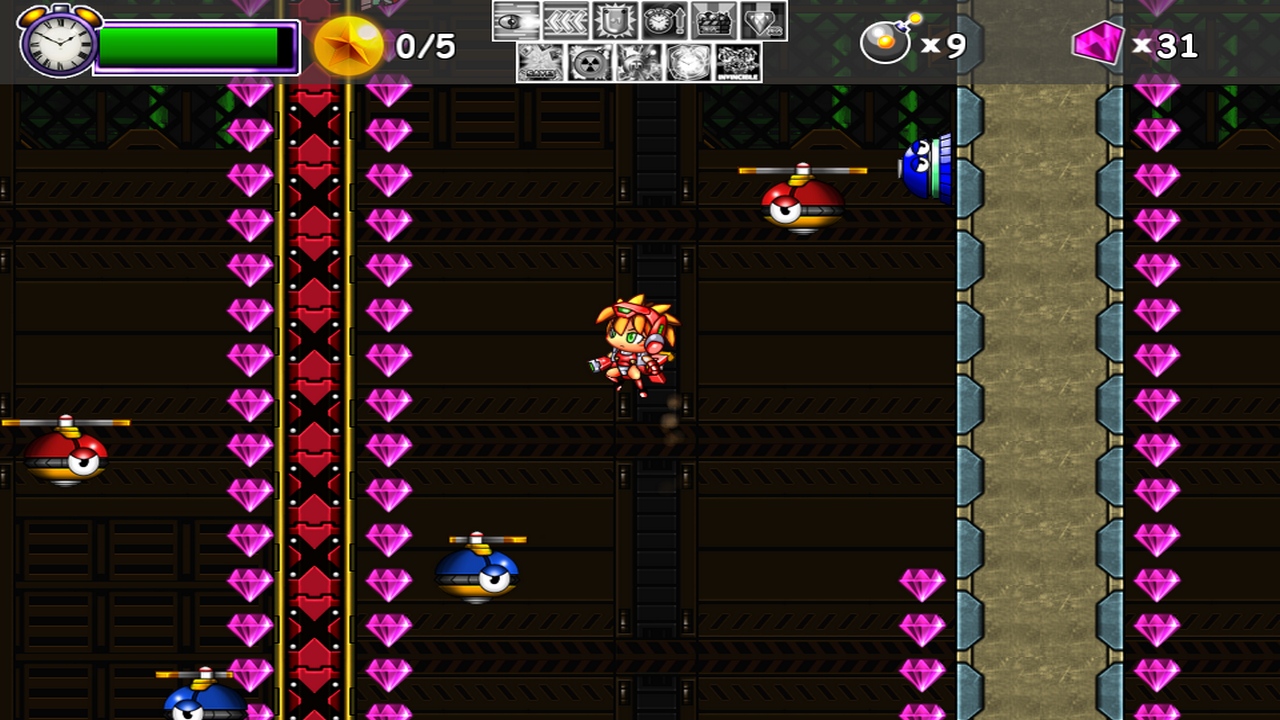Select the speed-eye powerup icon

click(x=516, y=20)
